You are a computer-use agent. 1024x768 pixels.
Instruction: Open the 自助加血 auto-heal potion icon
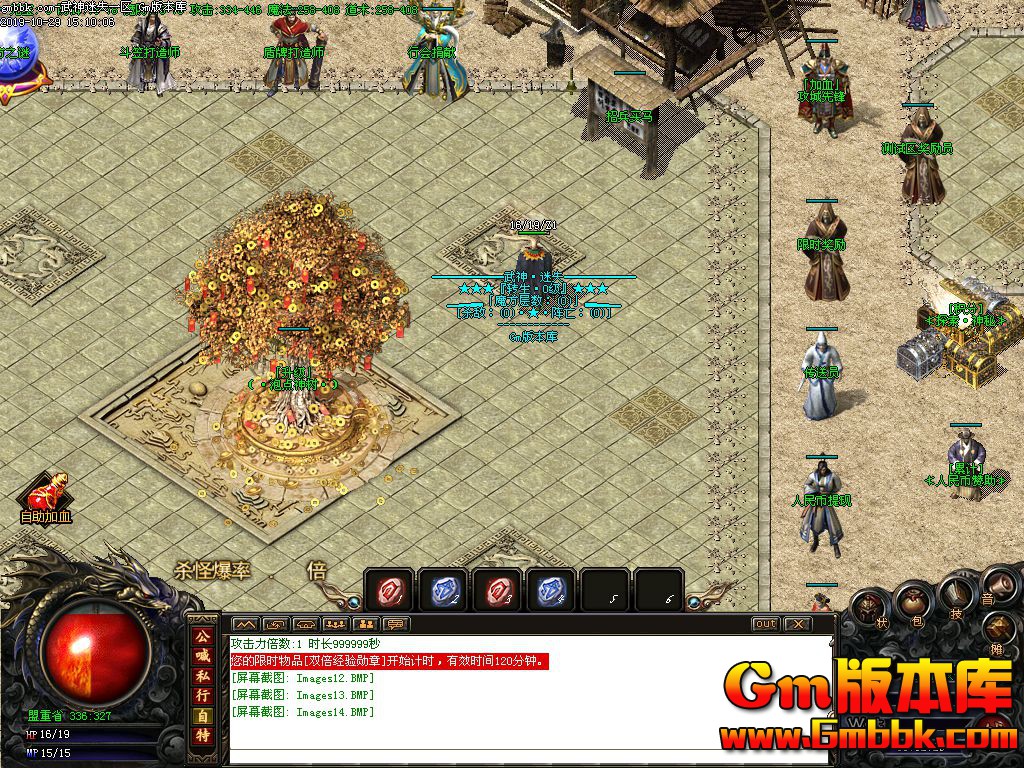pos(45,493)
